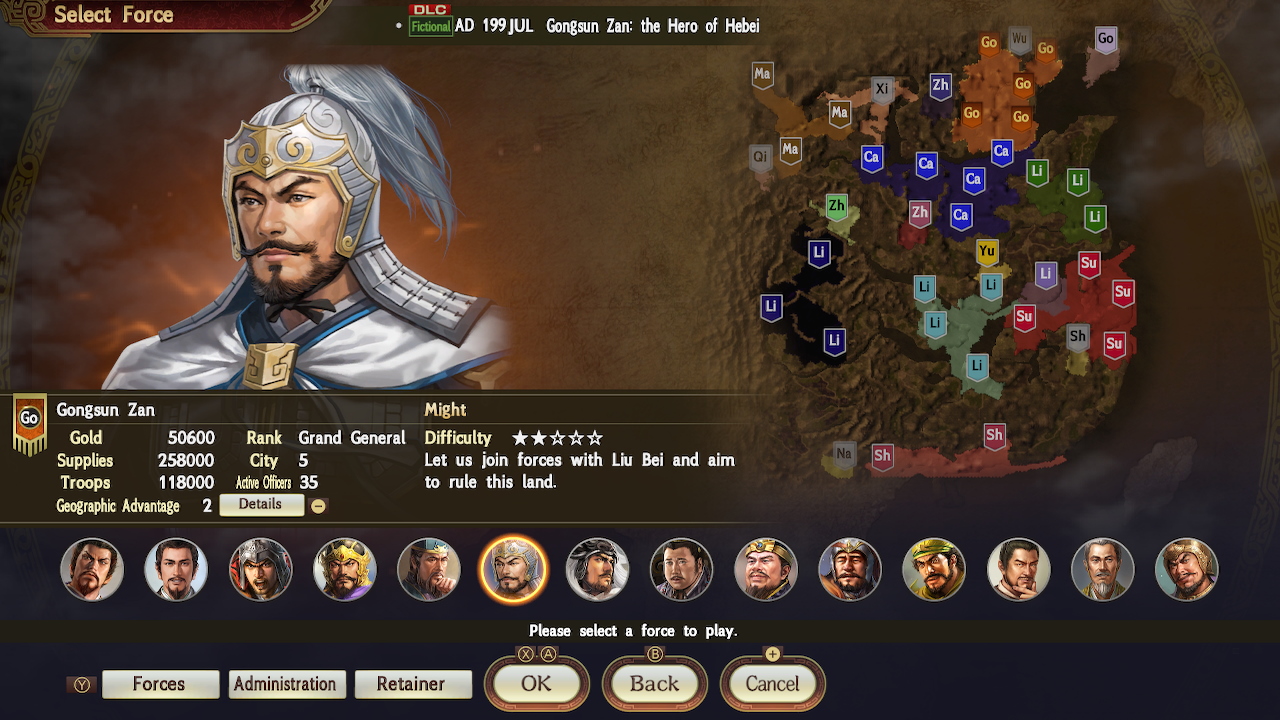The height and width of the screenshot is (720, 1280).
Task: Click the green Fictional DLC label
Action: tap(430, 27)
